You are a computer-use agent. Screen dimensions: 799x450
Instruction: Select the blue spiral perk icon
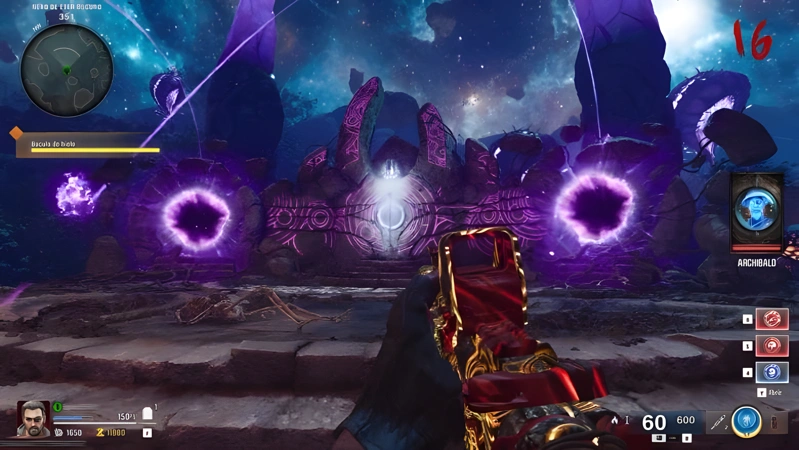pos(772,372)
